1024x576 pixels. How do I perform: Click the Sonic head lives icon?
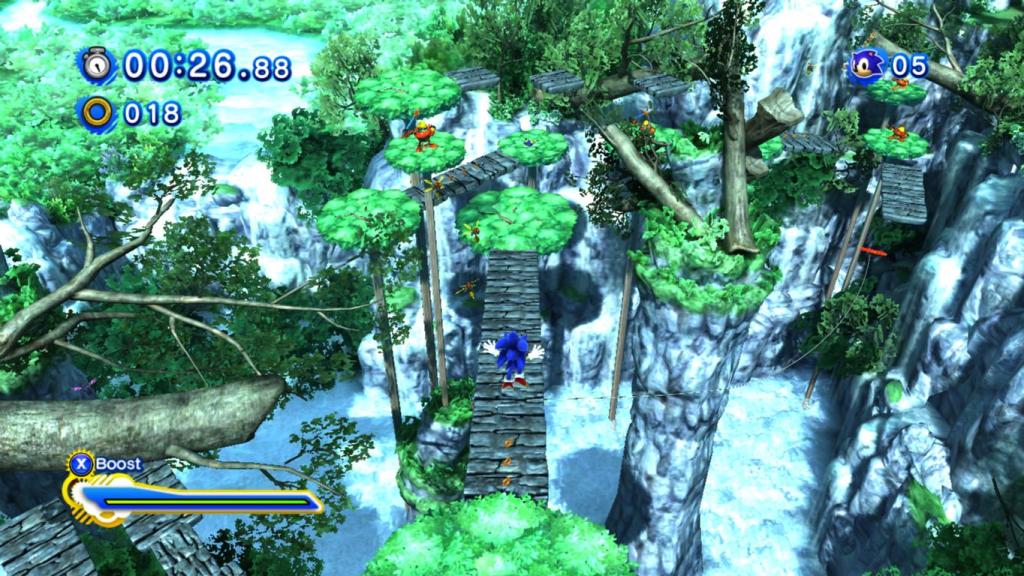click(x=866, y=67)
